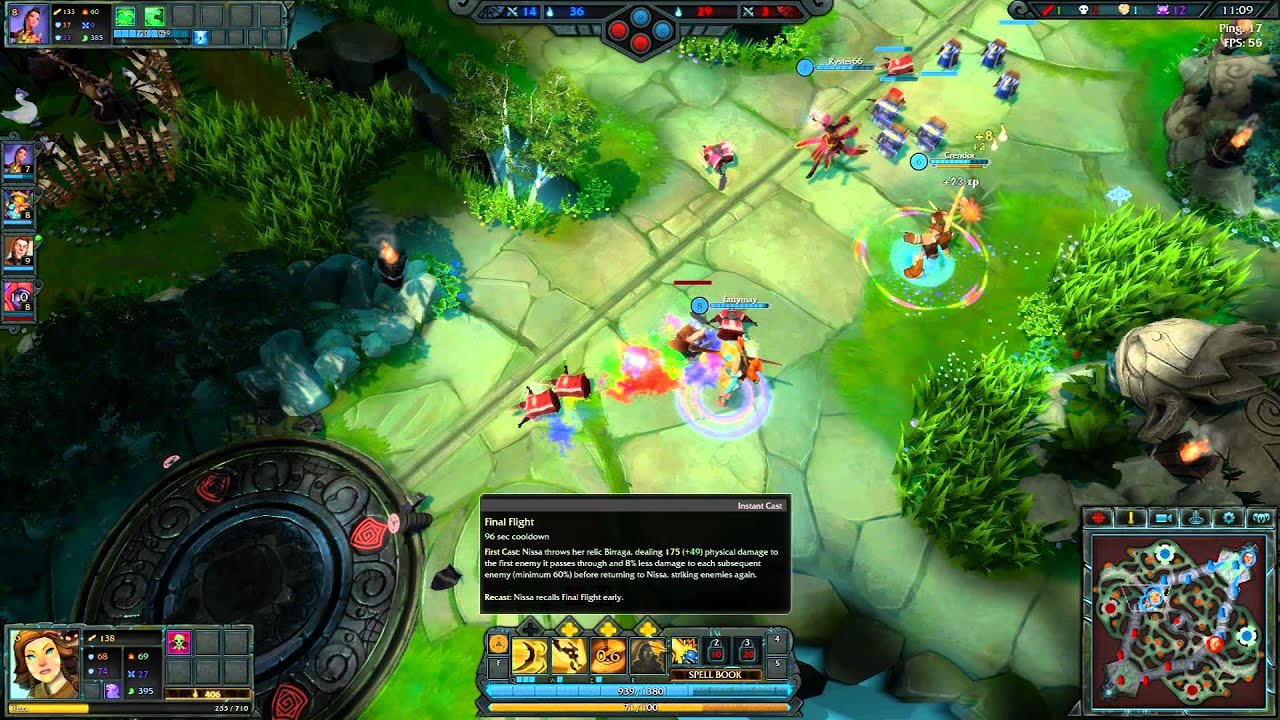This screenshot has width=1280, height=720.
Task: Click the small recall icon above F
Action: coord(498,644)
